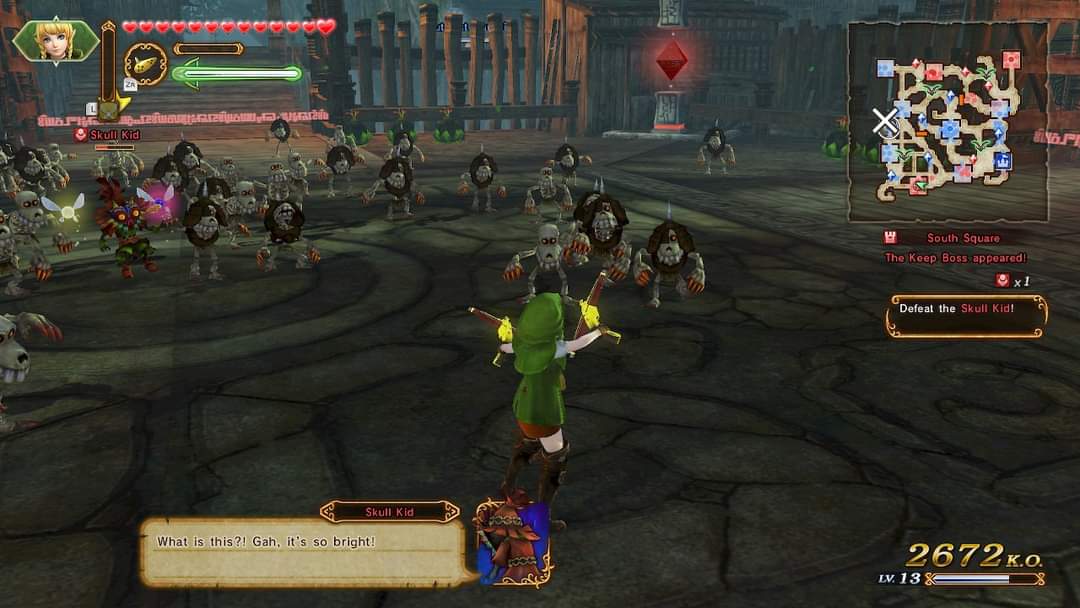Open the battlefield minimap
The width and height of the screenshot is (1080, 608).
[x=947, y=122]
